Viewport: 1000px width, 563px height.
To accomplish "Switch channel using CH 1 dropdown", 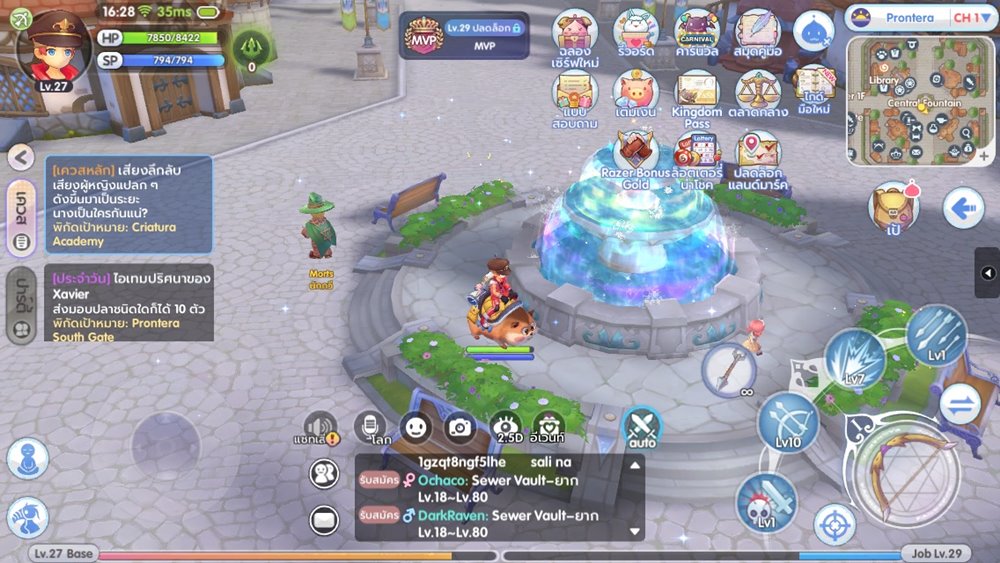I will pyautogui.click(x=967, y=17).
